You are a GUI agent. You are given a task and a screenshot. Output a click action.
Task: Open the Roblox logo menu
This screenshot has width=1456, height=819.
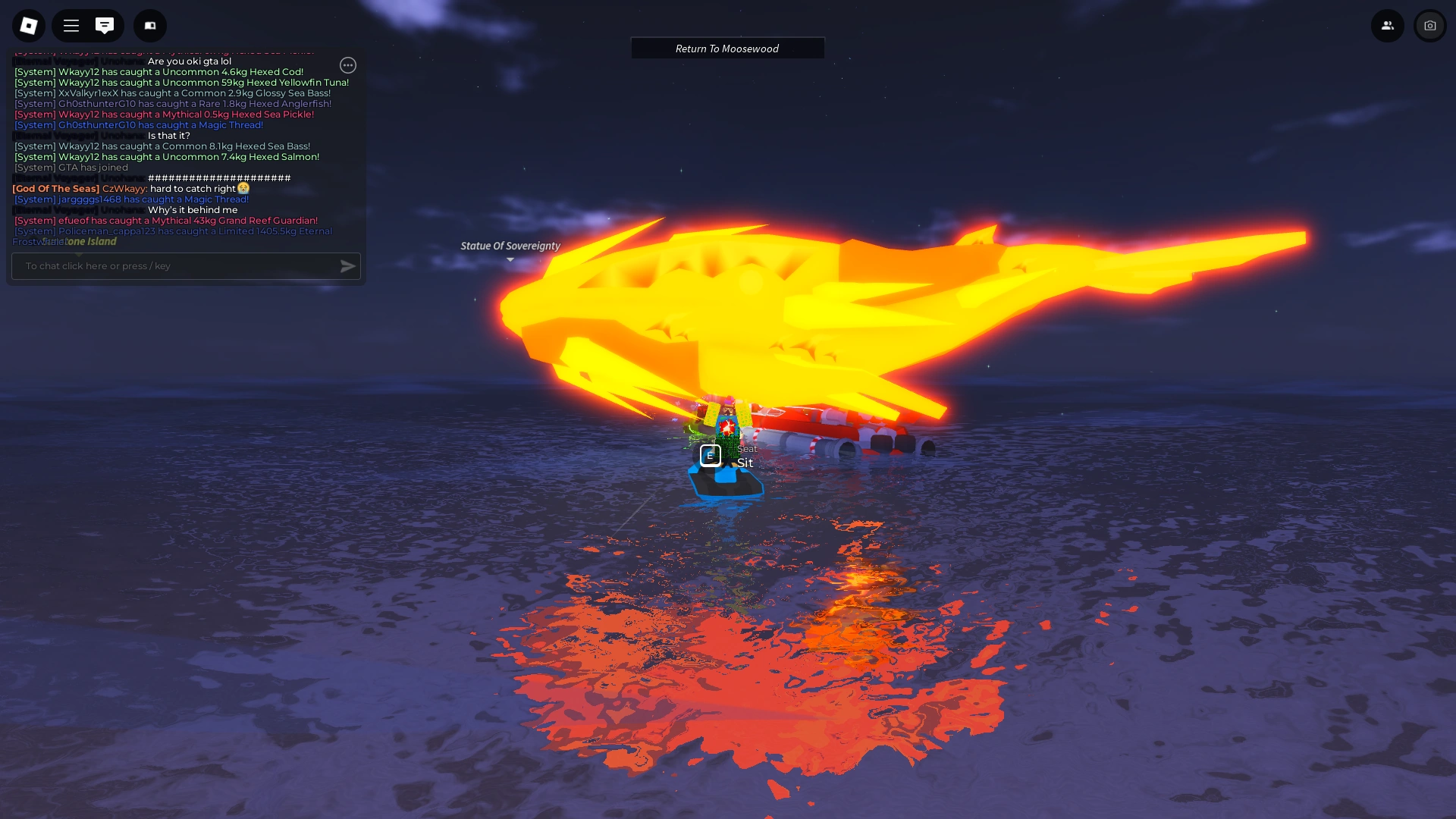(x=28, y=25)
